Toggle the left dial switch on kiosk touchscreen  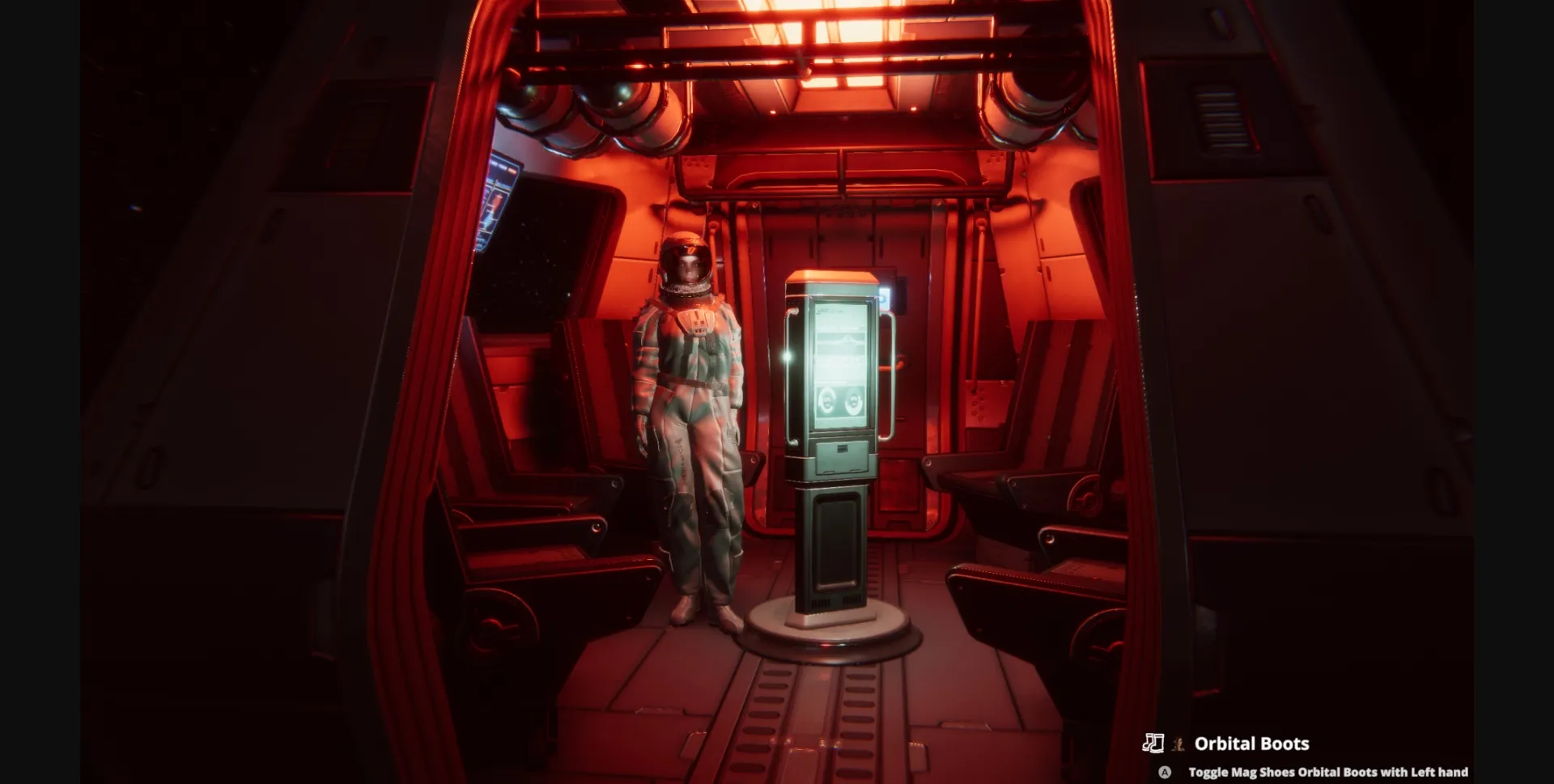pos(826,400)
